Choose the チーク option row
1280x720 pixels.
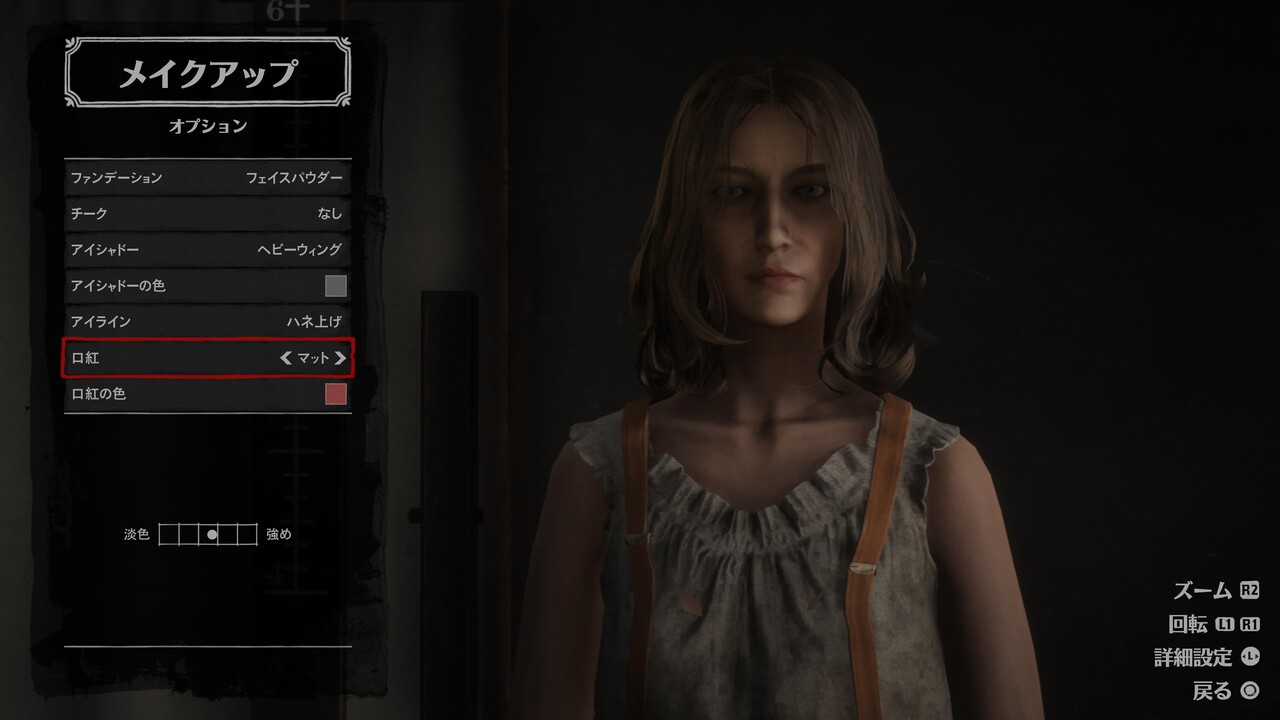(x=207, y=214)
